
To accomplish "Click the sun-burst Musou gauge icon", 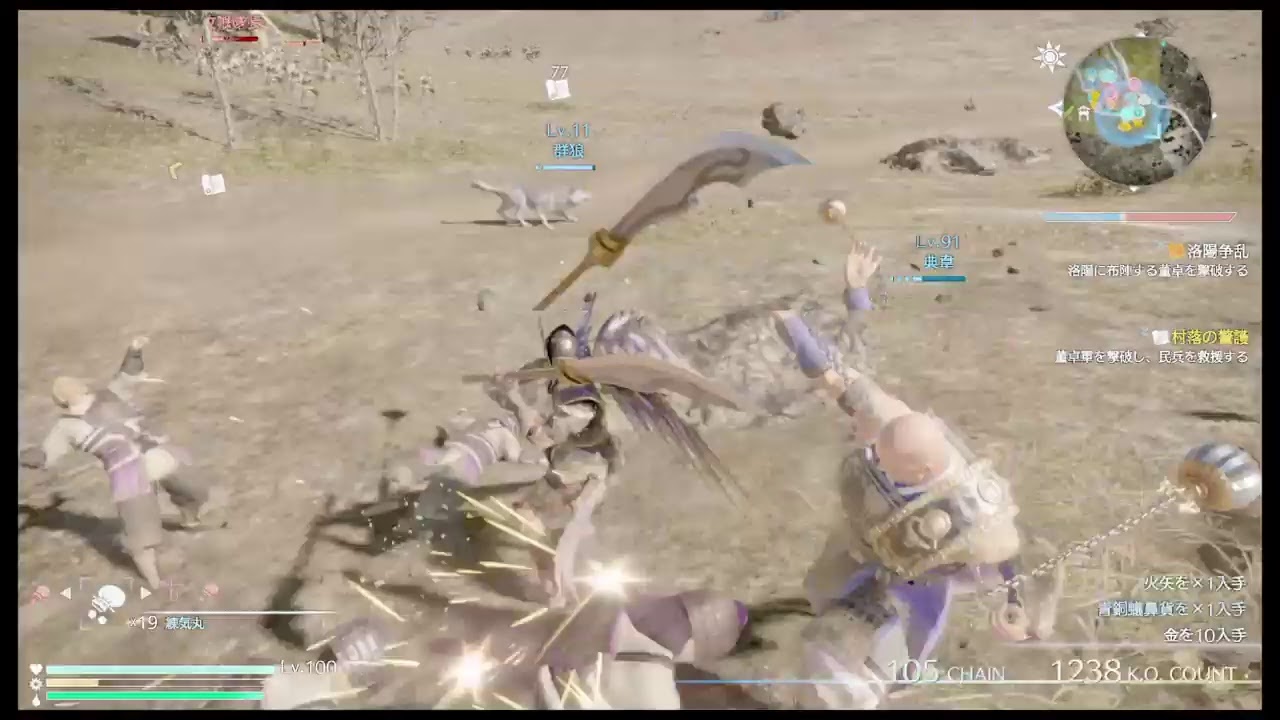I will (38, 683).
